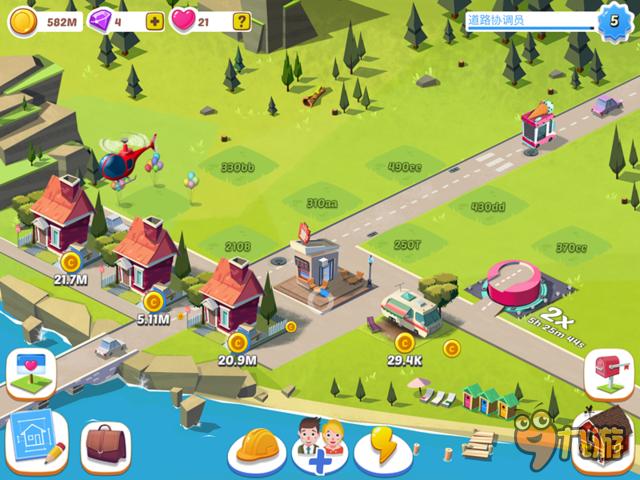Add more purple gems with plus button
This screenshot has width=640, height=480.
point(154,21)
